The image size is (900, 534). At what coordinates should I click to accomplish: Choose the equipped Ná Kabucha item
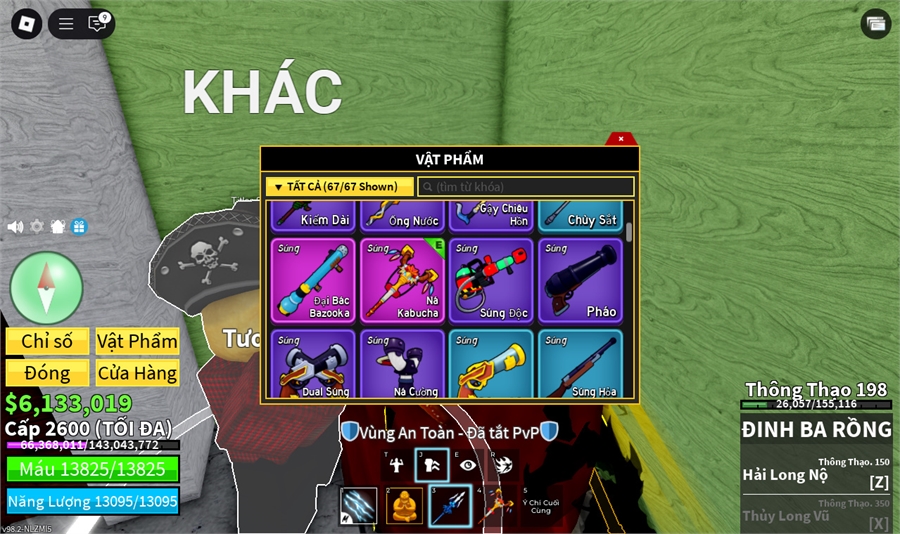tap(402, 280)
